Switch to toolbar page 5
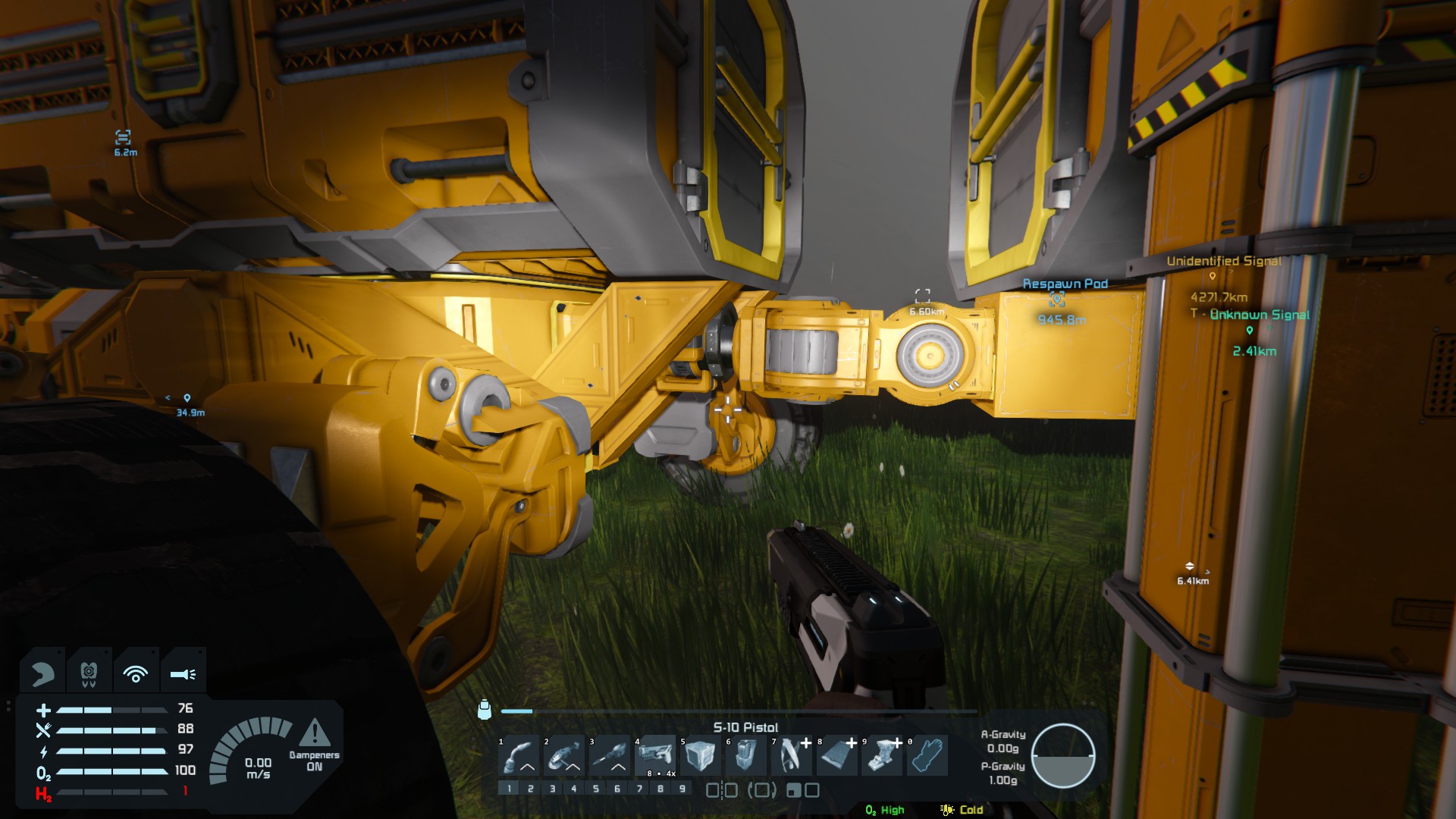The width and height of the screenshot is (1456, 819). pos(596,789)
